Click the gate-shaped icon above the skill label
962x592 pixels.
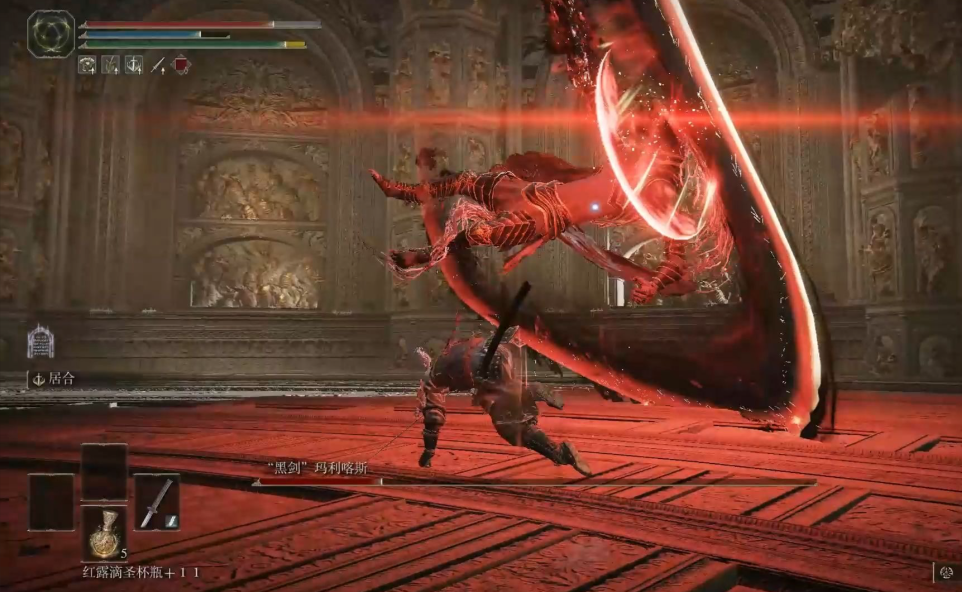[x=40, y=342]
